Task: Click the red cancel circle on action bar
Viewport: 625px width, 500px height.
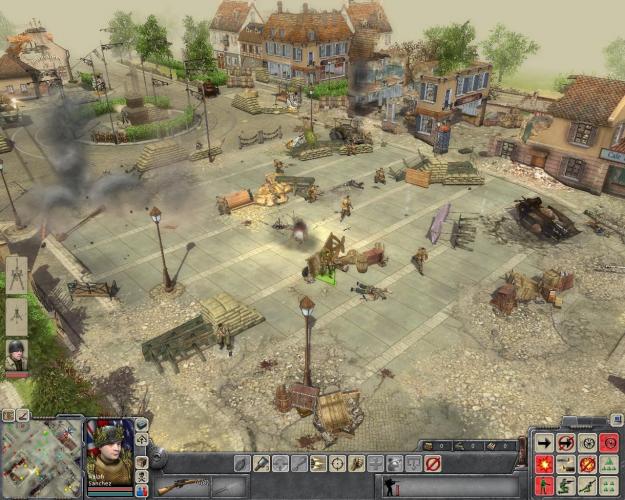Action: (432, 464)
